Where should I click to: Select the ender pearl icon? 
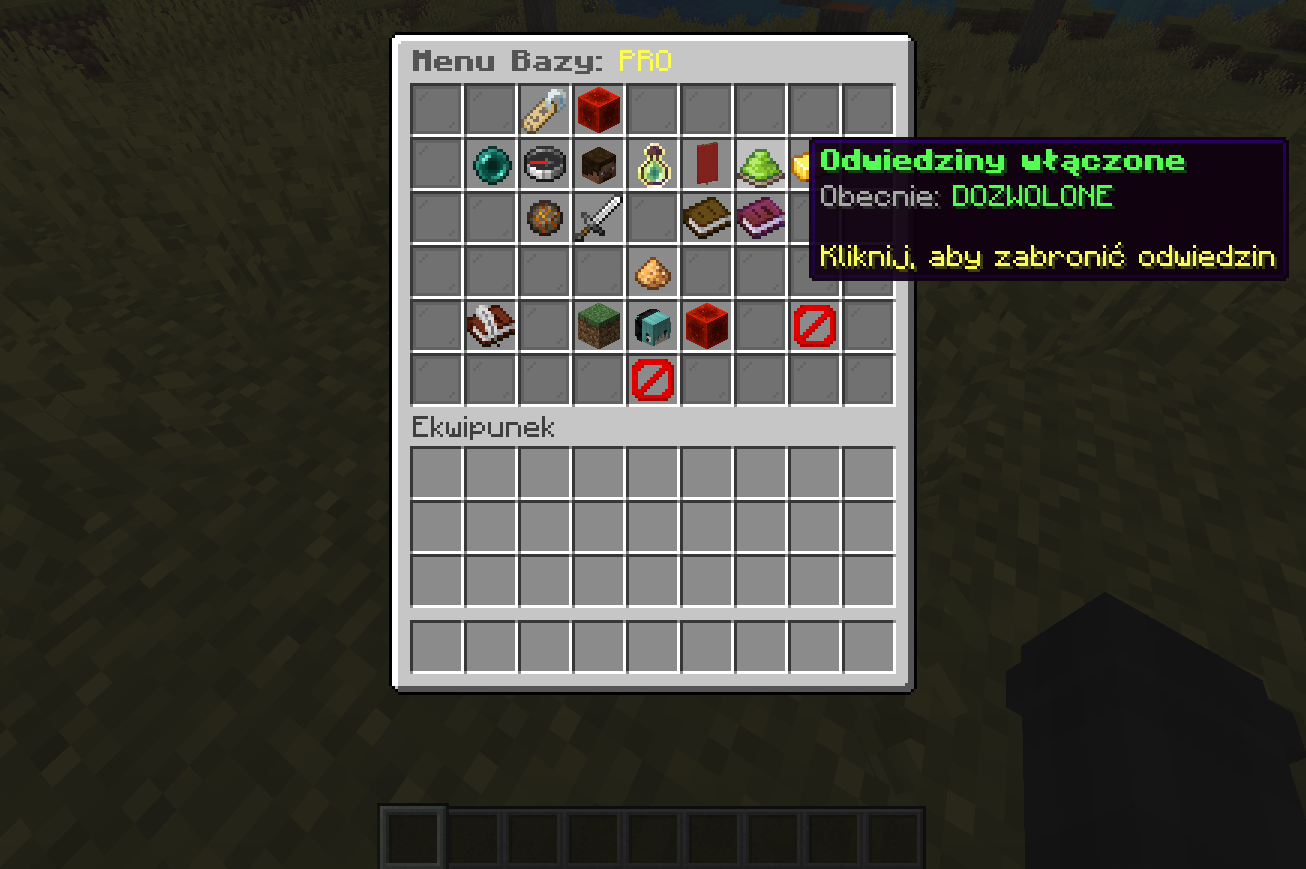pyautogui.click(x=490, y=164)
